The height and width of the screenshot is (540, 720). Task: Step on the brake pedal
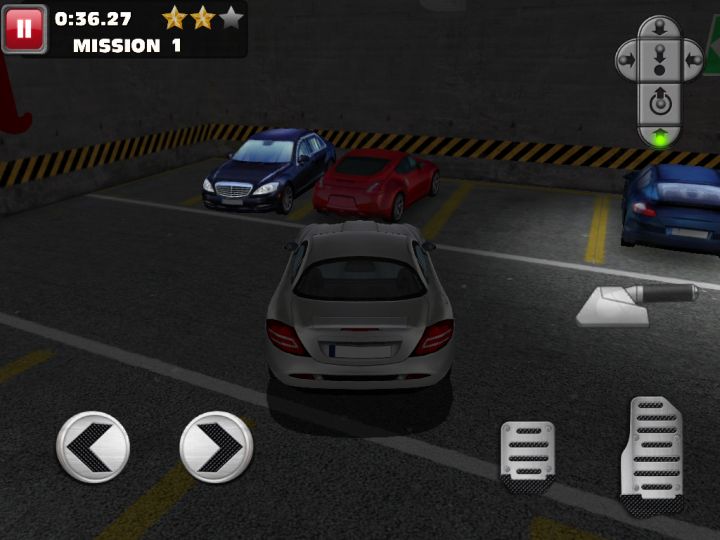tap(527, 454)
